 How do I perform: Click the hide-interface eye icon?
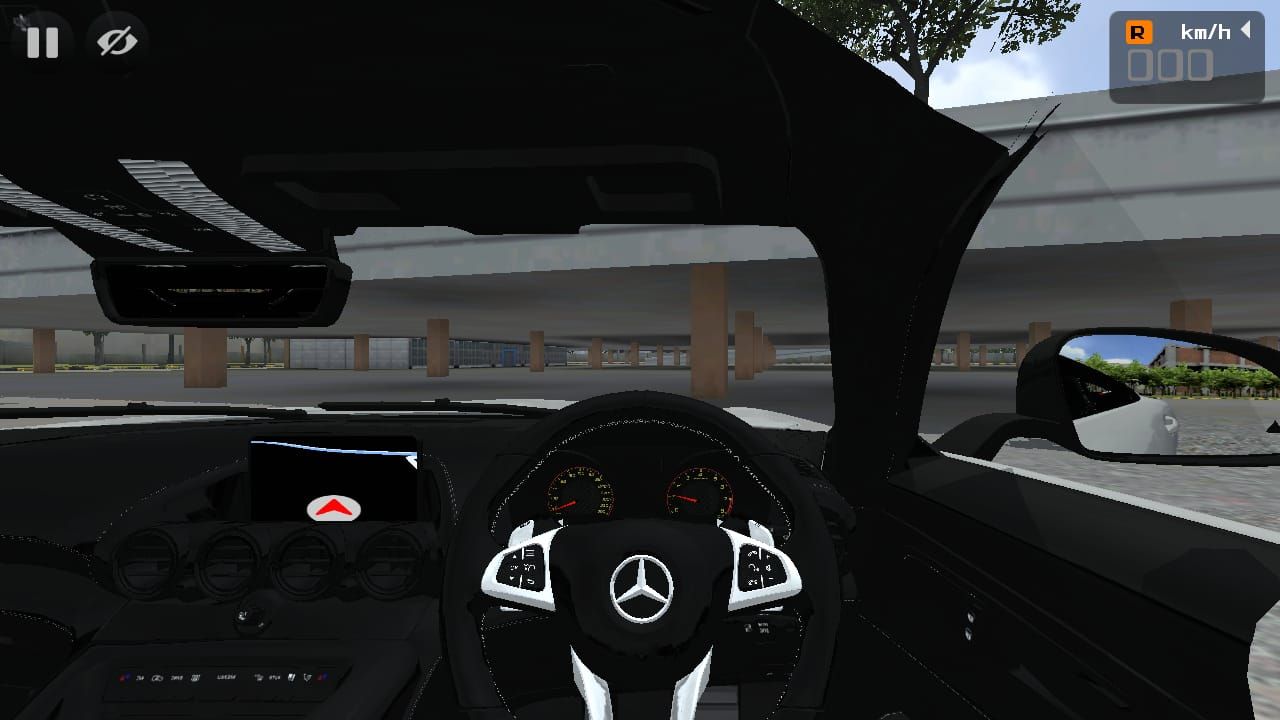tap(117, 42)
